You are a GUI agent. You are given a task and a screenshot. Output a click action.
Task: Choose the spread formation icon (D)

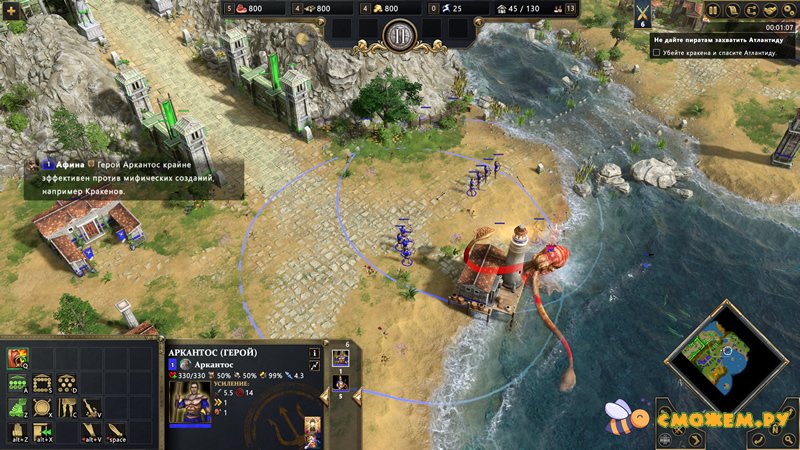click(67, 382)
